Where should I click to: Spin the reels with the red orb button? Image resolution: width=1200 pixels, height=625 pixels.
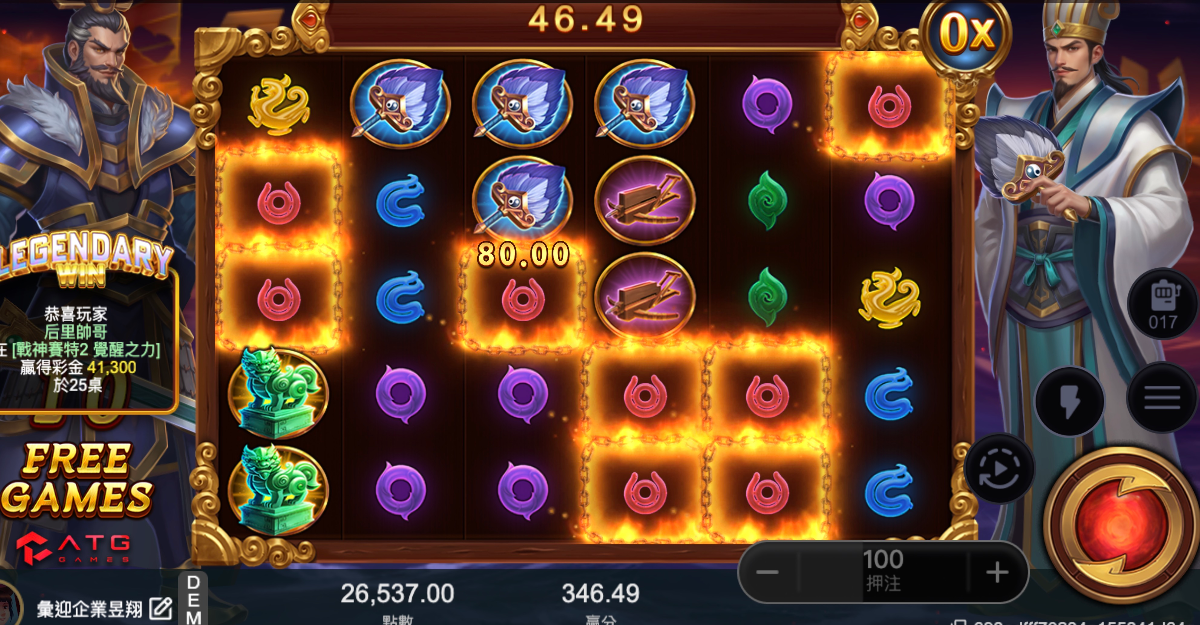[1119, 523]
